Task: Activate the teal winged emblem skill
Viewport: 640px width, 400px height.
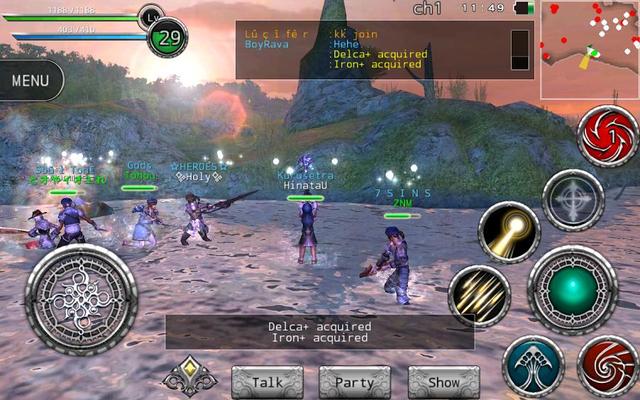Action: pos(532,365)
